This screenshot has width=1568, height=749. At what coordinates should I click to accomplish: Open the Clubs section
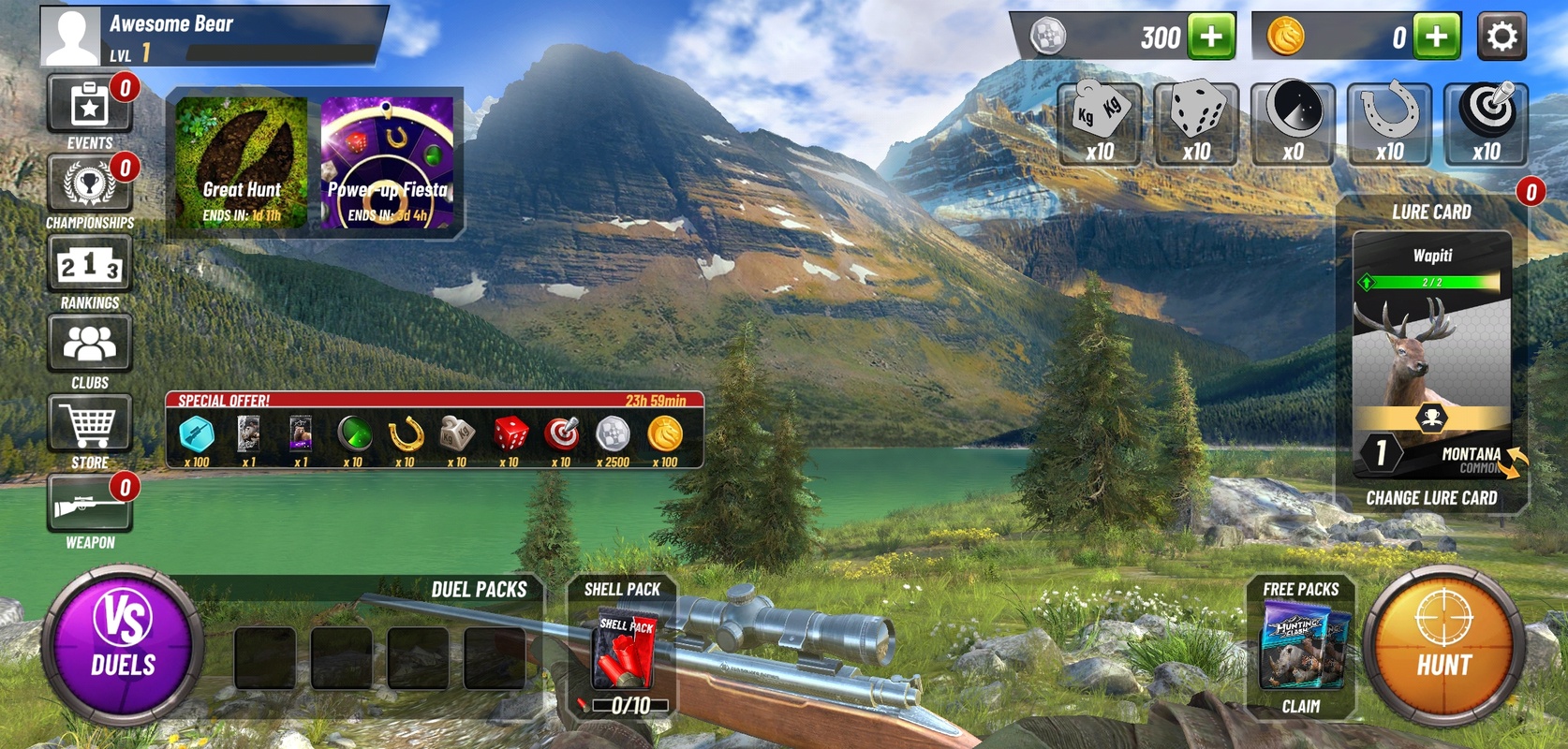(x=89, y=350)
